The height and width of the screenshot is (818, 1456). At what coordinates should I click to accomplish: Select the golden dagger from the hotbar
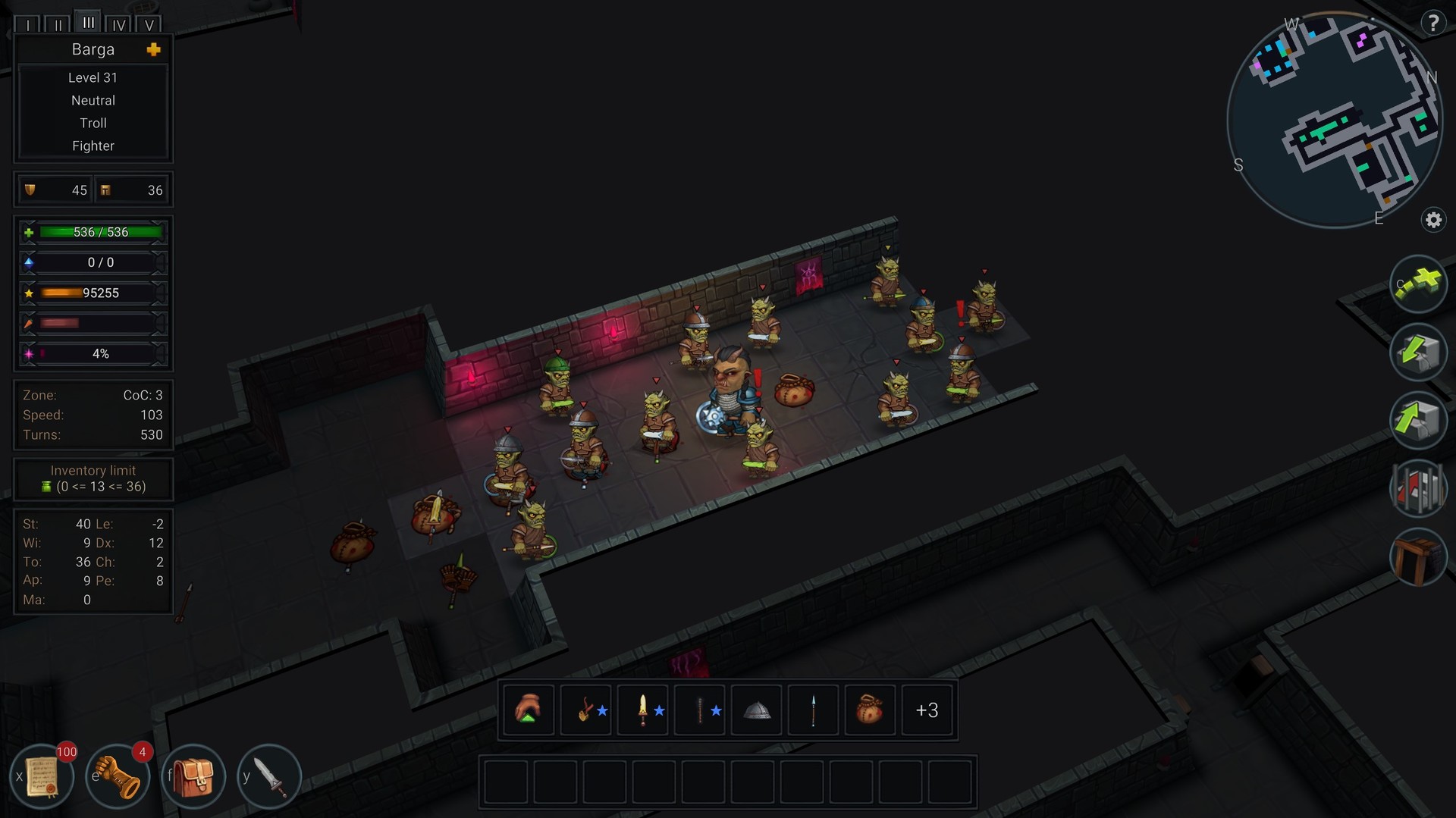(x=642, y=710)
